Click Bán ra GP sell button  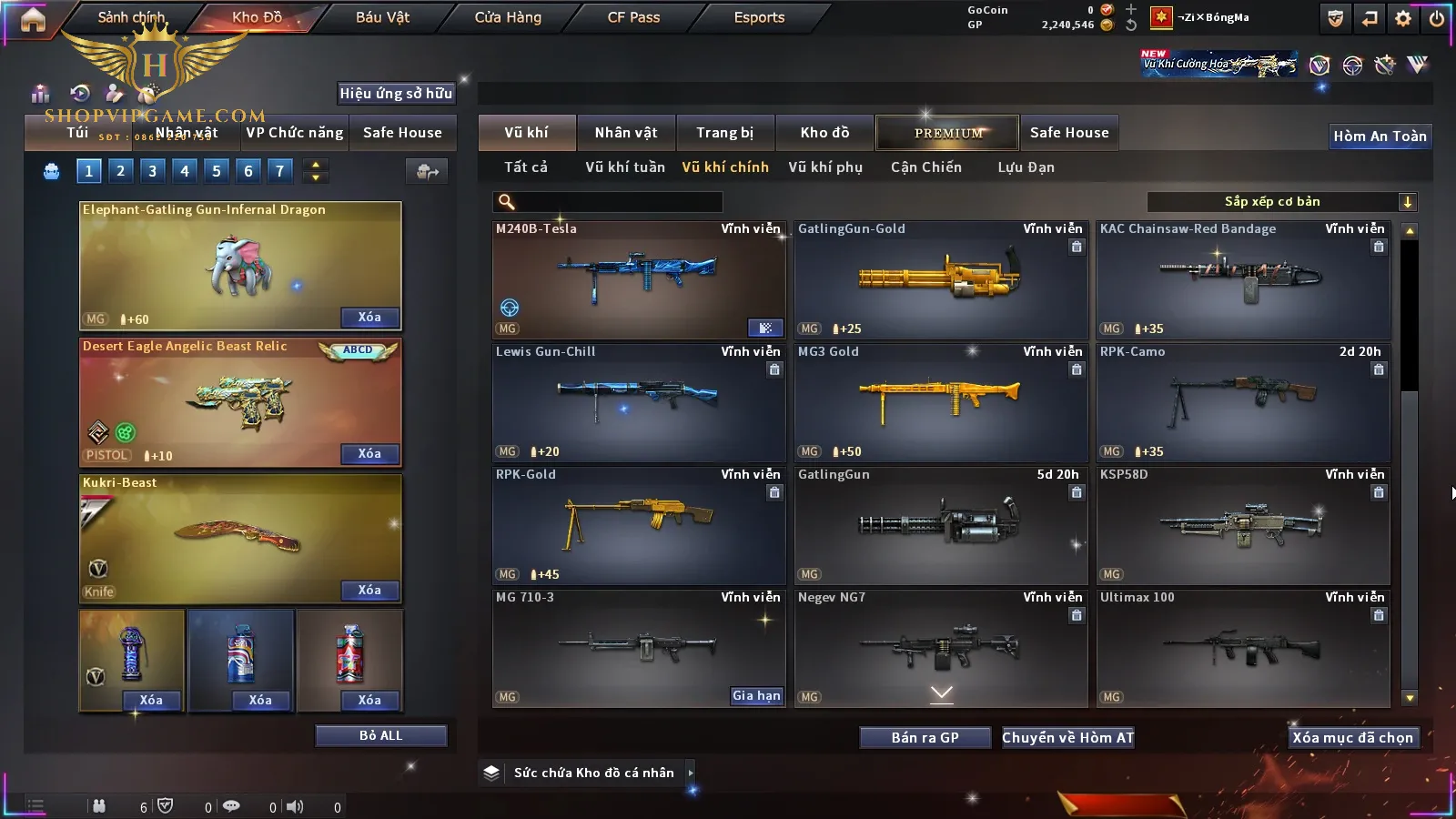coord(925,738)
